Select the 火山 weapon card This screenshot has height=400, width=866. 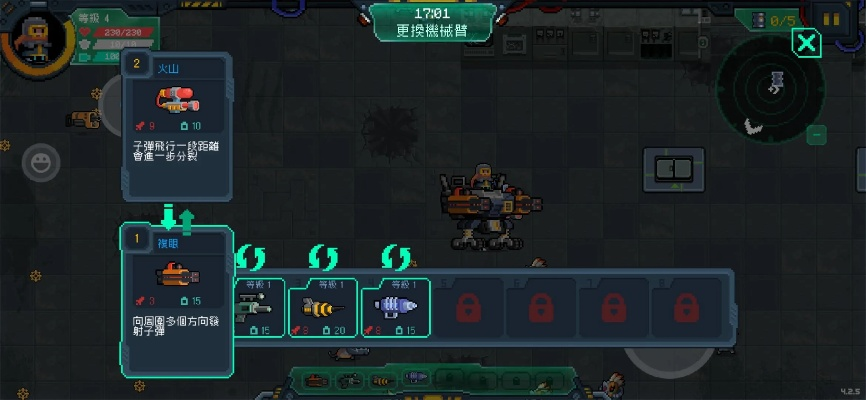pos(178,125)
